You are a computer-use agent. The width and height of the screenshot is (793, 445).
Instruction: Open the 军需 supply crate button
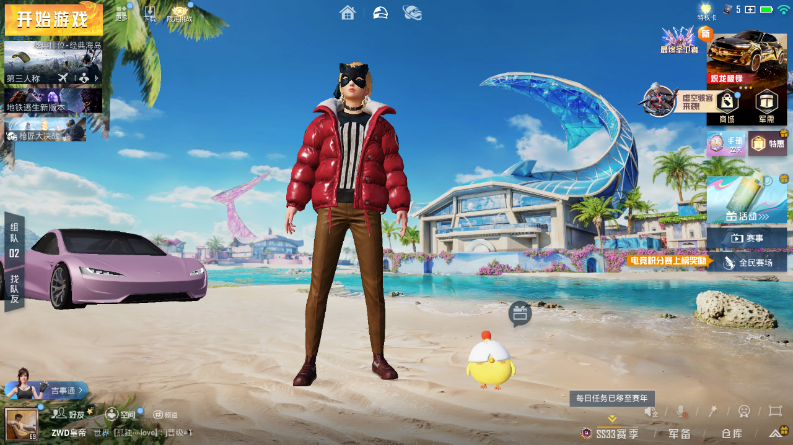click(766, 105)
